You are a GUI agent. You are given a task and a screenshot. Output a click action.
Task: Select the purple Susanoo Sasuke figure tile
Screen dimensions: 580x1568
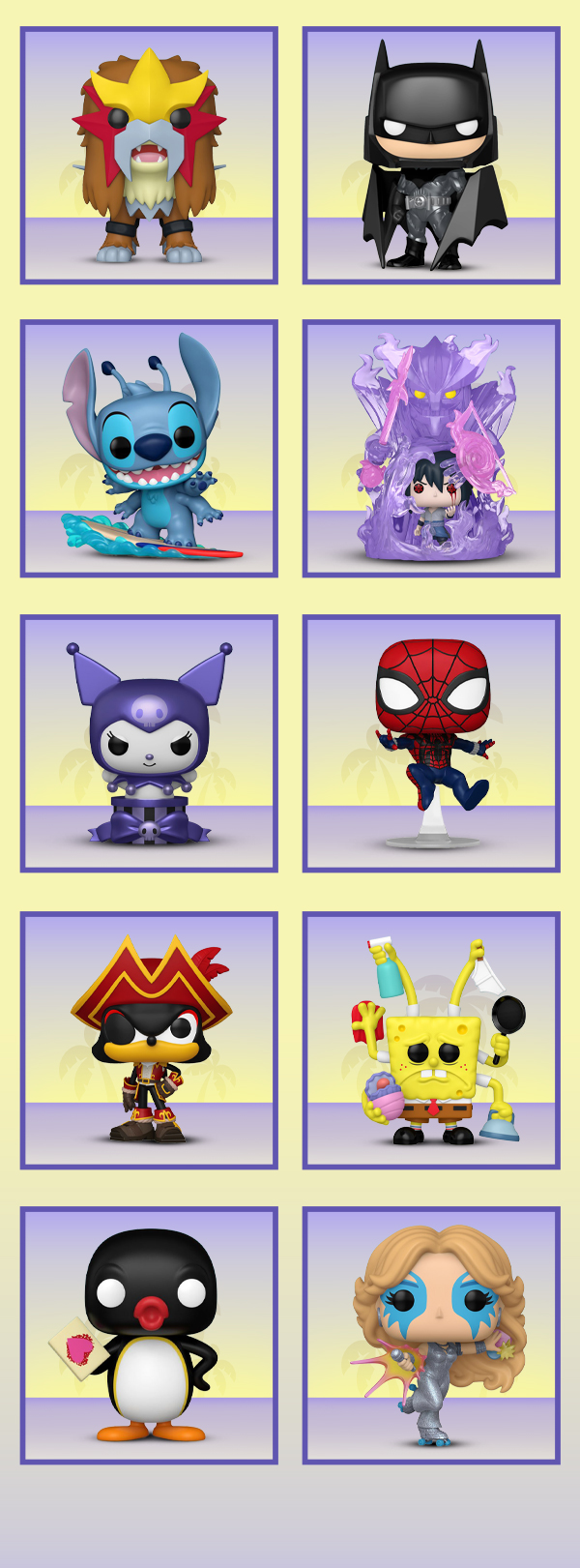[431, 449]
